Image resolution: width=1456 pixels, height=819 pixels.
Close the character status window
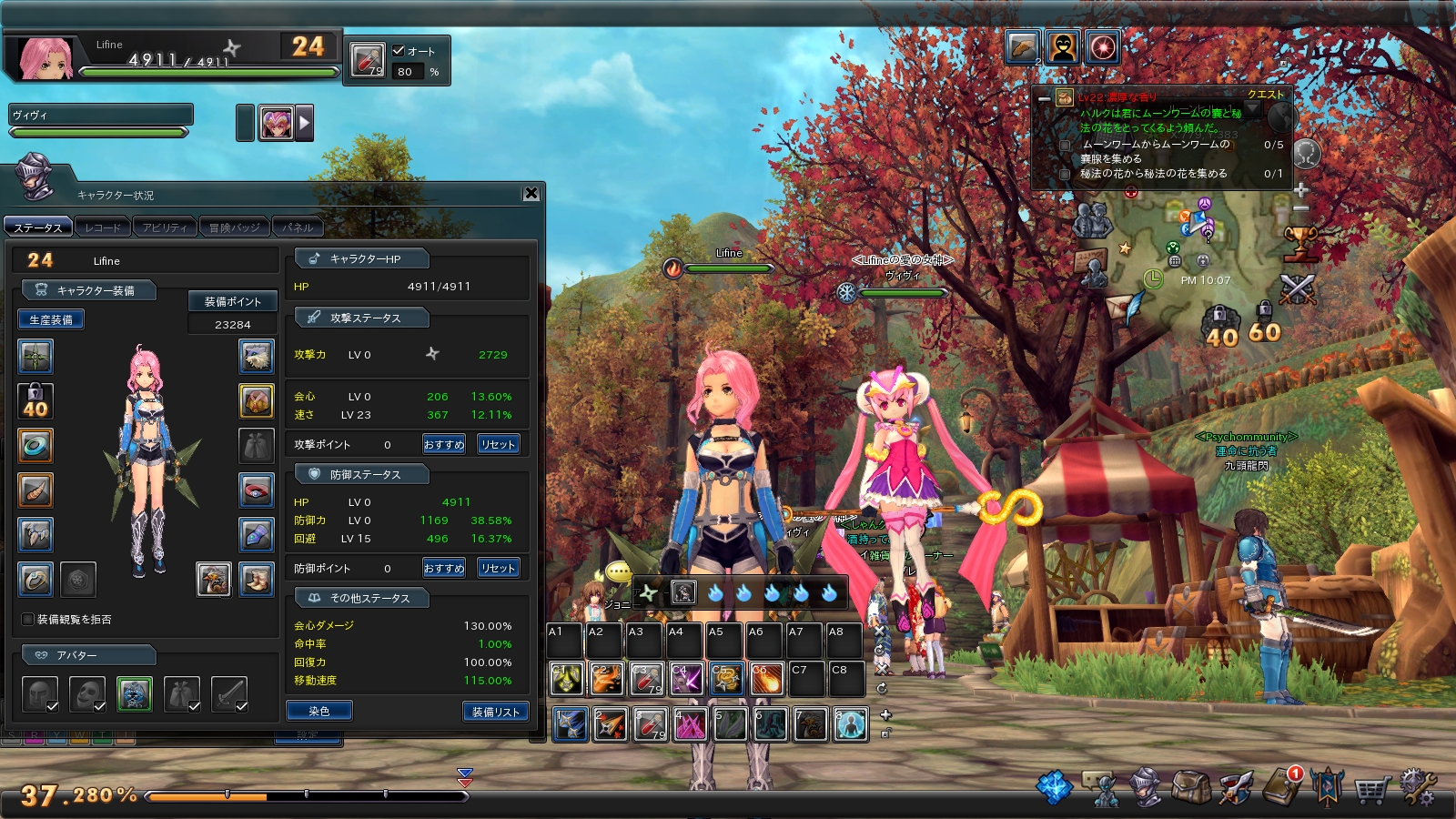(531, 193)
